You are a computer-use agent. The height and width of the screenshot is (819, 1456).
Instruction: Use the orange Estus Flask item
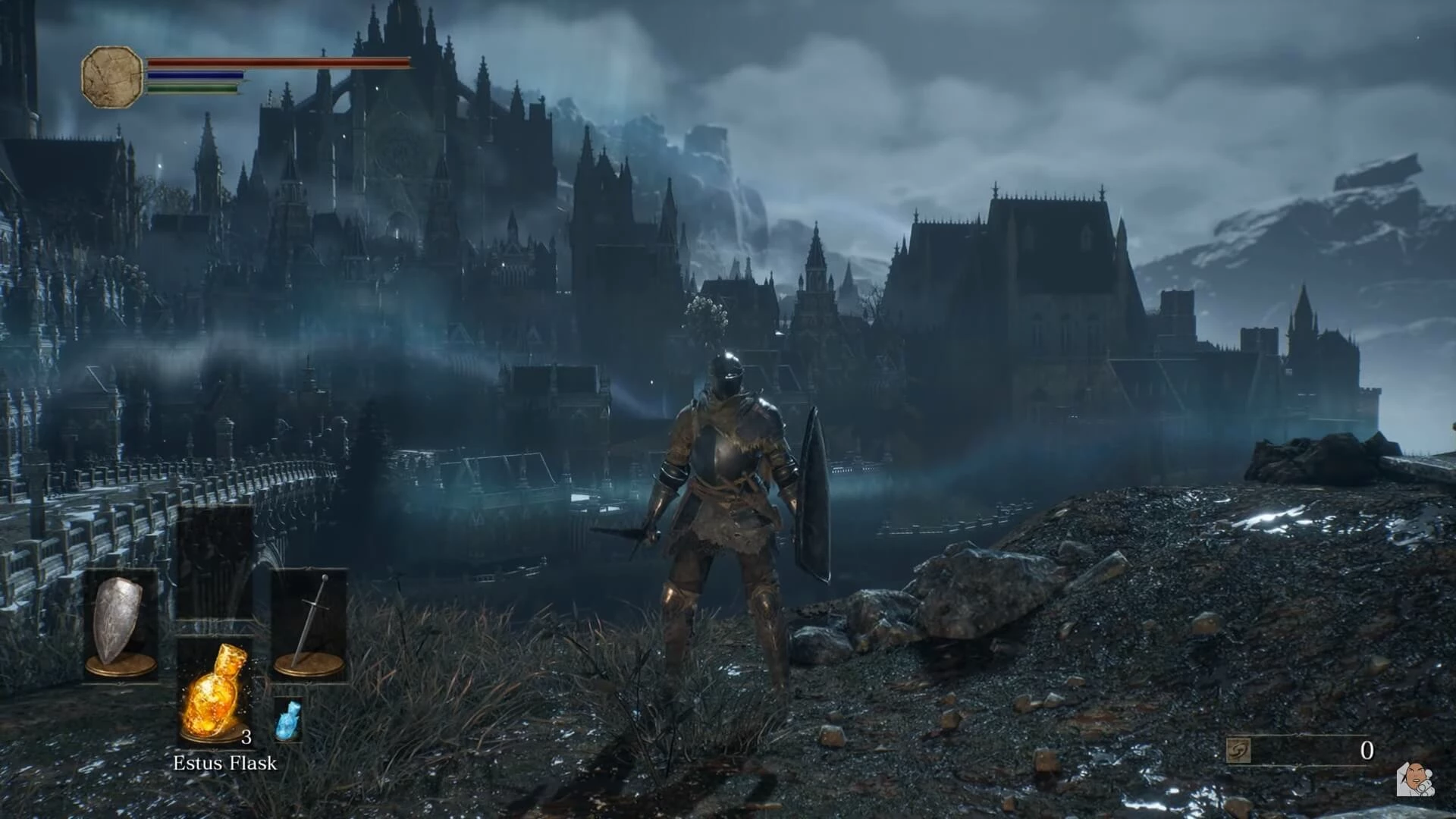click(215, 692)
